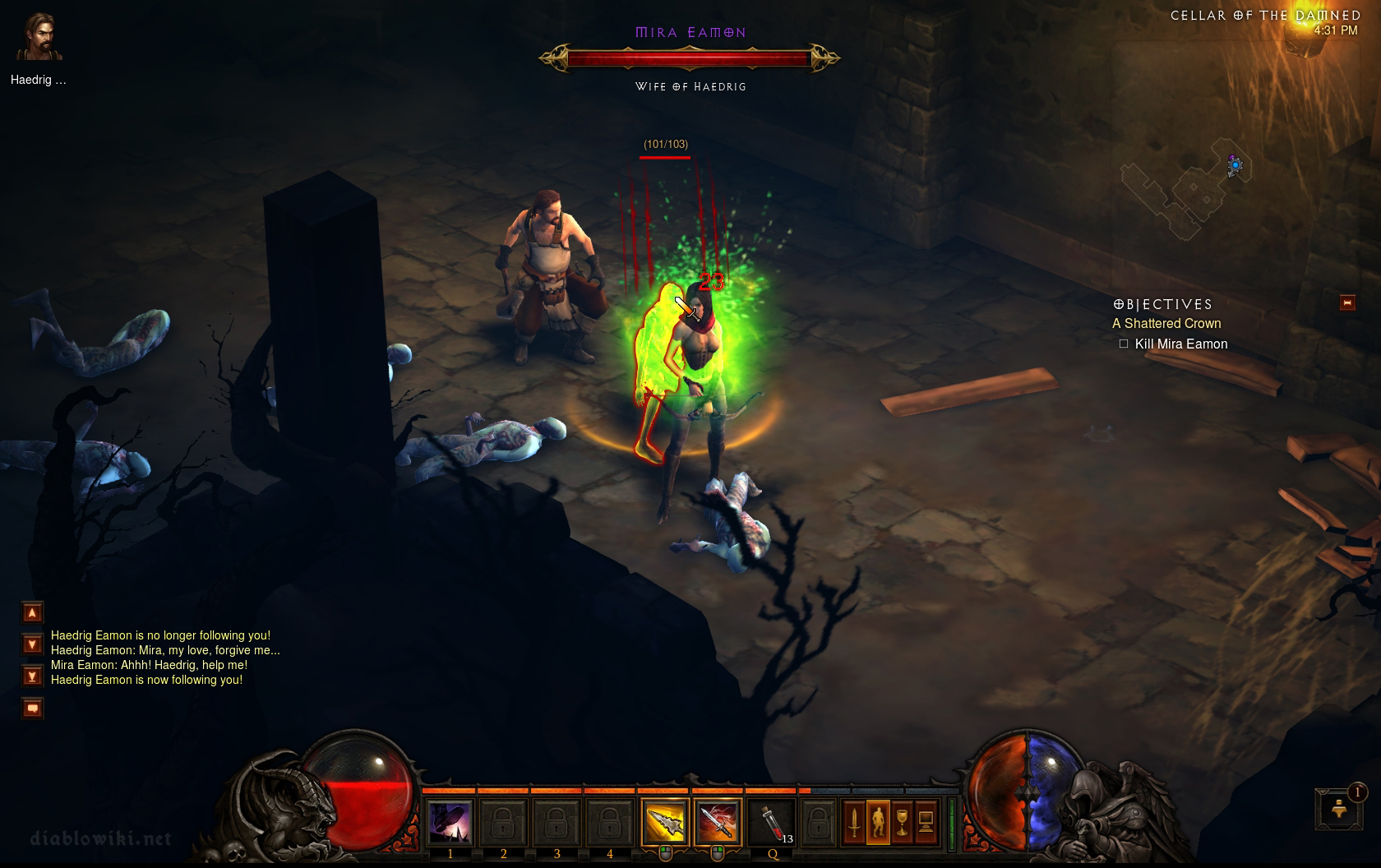This screenshot has width=1381, height=868.
Task: Open the golden chalice menu button
Action: (902, 822)
